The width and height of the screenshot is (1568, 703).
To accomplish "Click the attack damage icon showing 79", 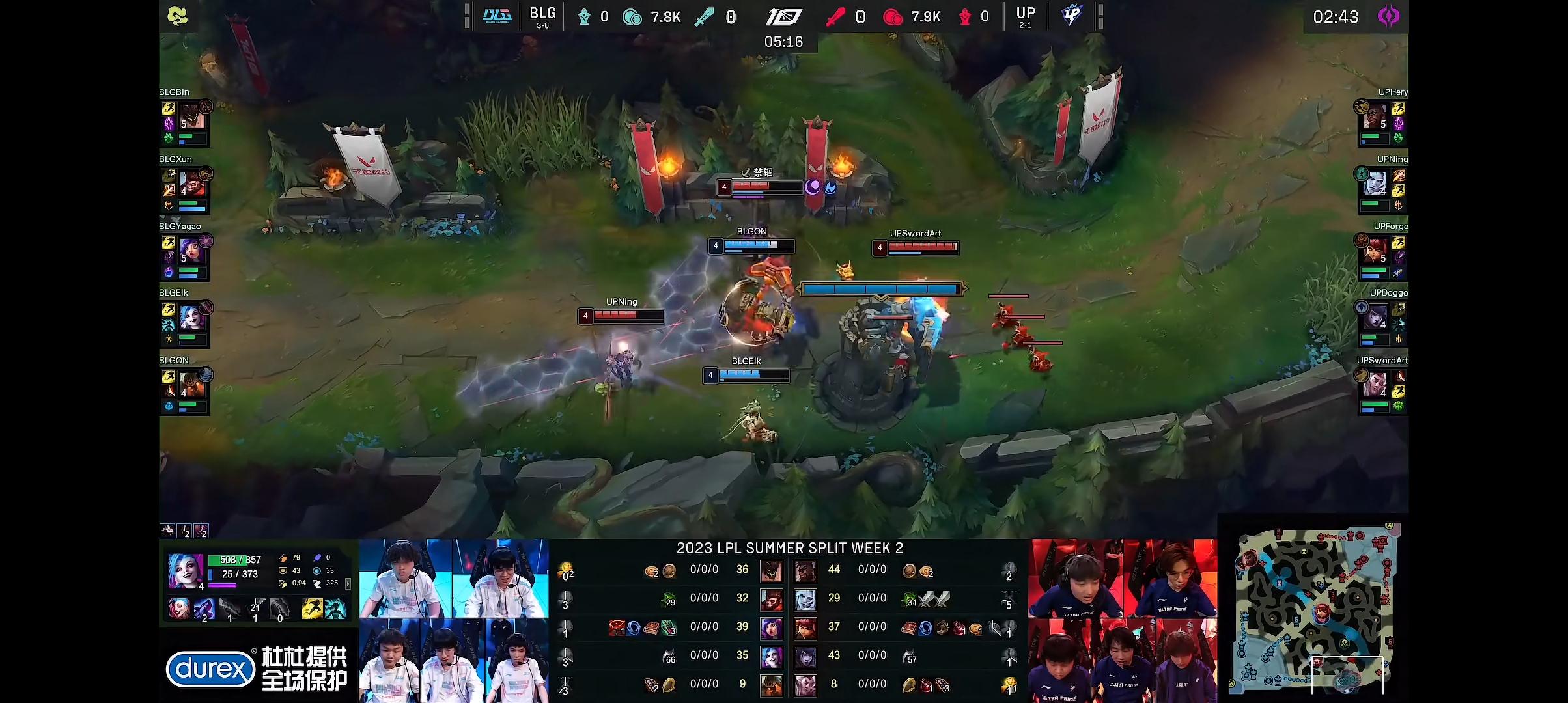I will 283,558.
